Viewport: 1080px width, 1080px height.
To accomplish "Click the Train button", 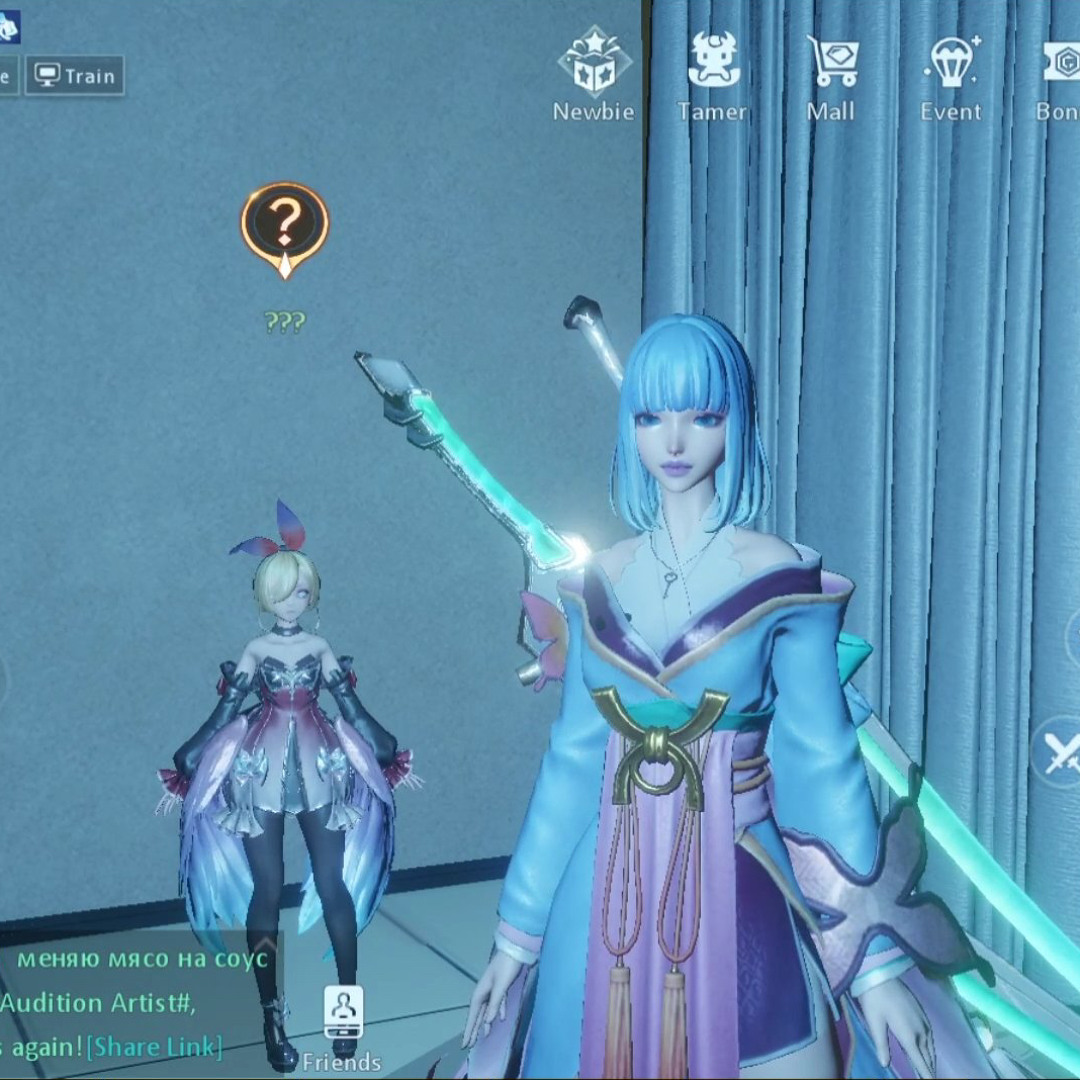I will coord(75,76).
